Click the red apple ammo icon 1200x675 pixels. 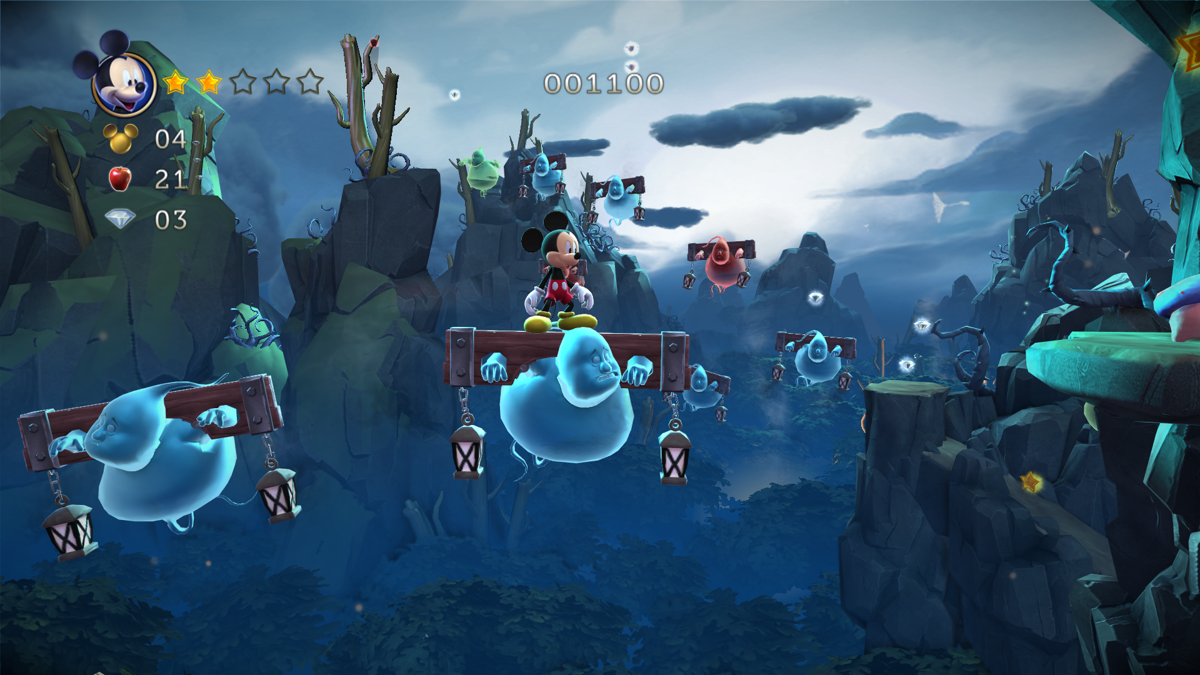click(120, 179)
